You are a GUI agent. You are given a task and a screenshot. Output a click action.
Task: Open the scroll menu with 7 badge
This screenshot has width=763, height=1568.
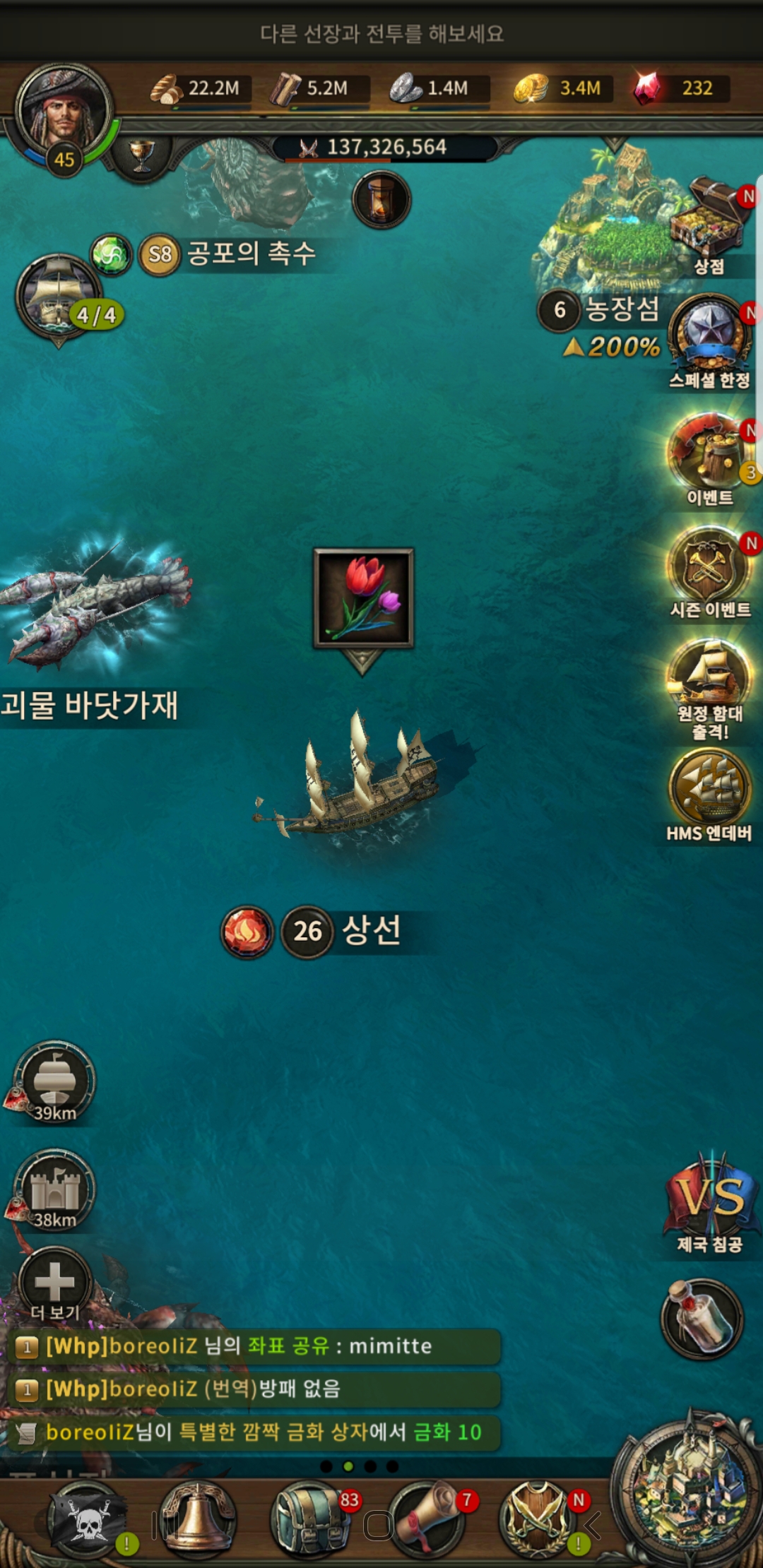tap(427, 1520)
